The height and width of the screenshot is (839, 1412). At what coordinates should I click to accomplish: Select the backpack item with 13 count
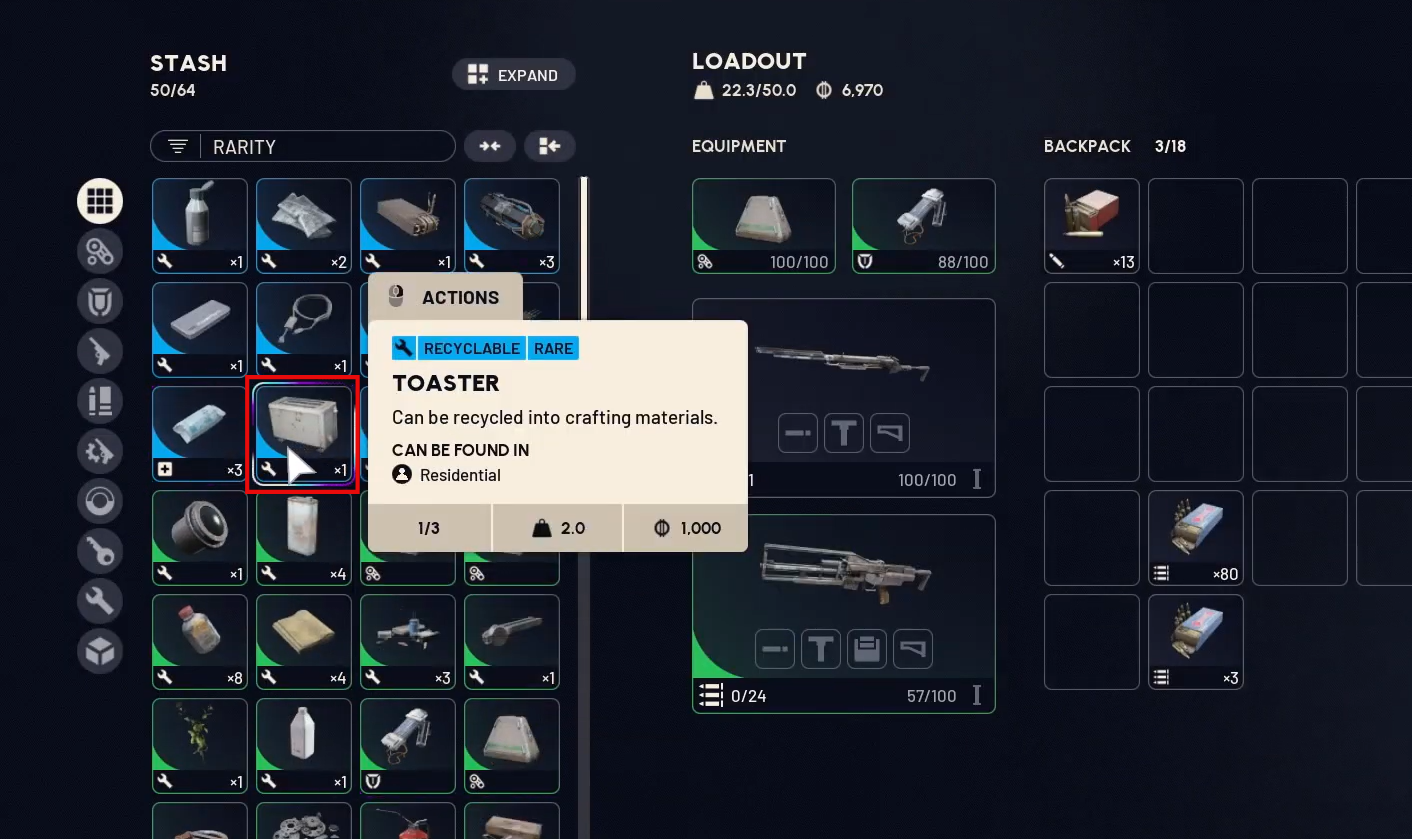(1092, 225)
